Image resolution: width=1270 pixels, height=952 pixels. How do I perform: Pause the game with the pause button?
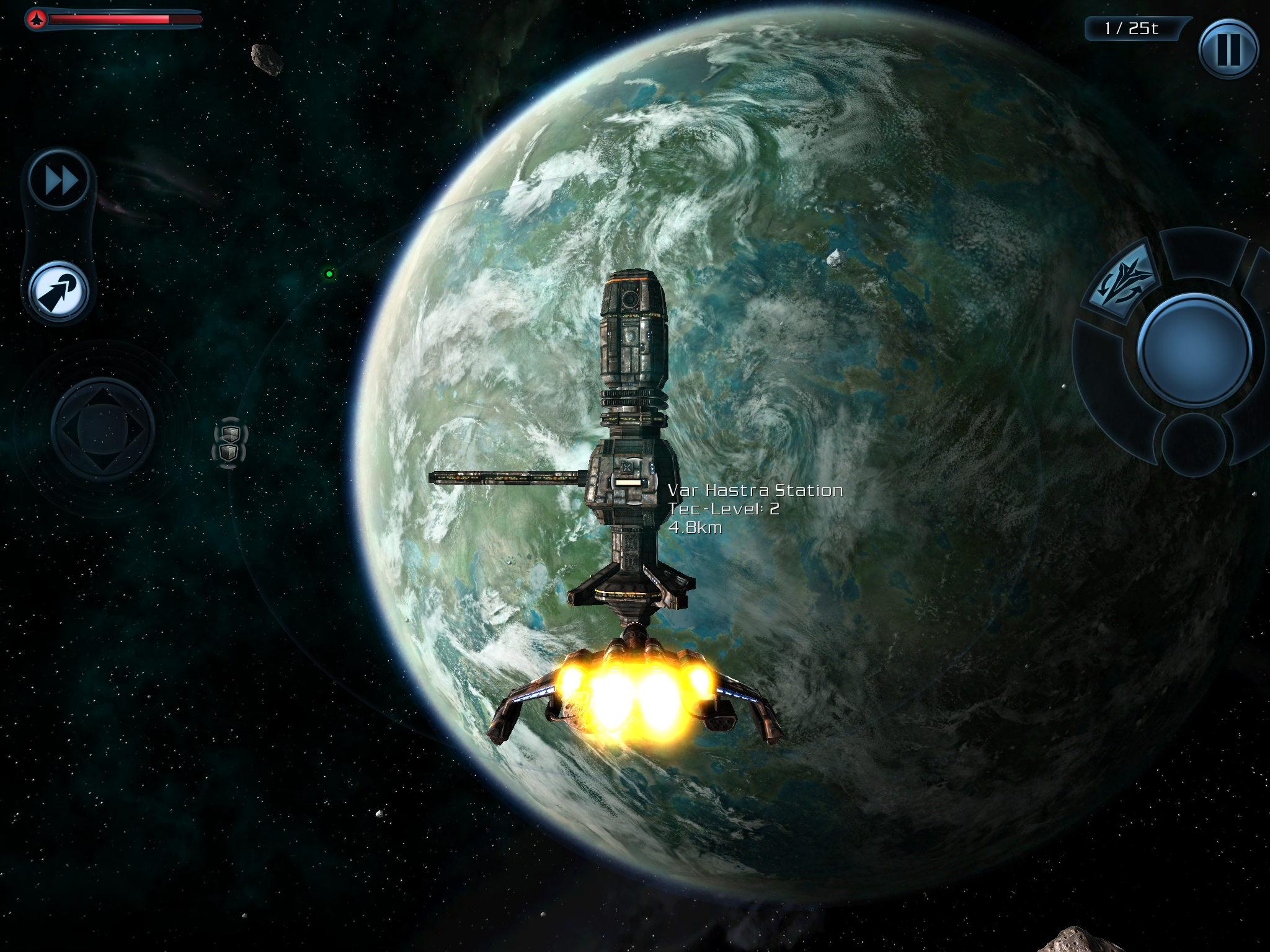coord(1228,49)
